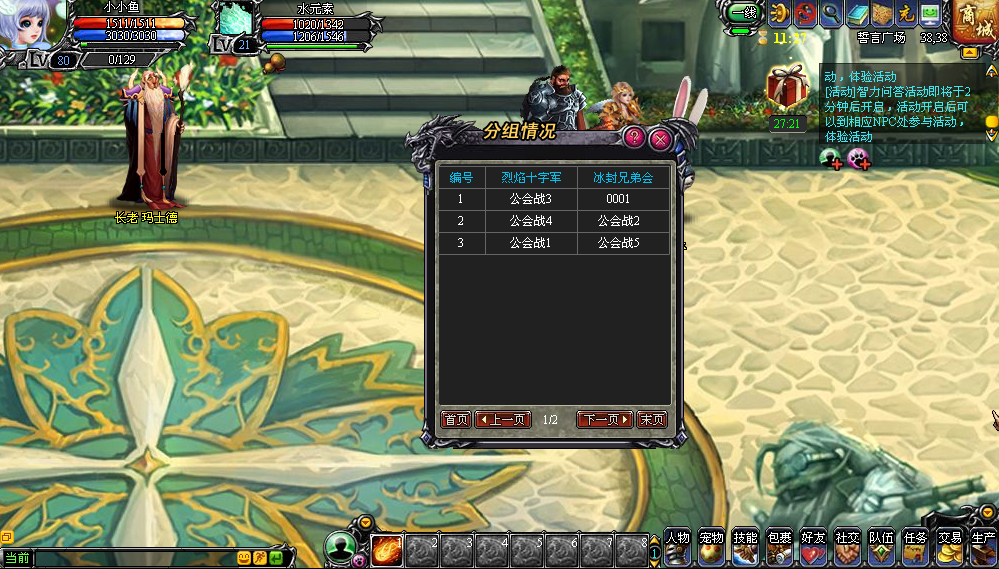Viewport: 999px width, 569px height.
Task: Open the 宠物 pet panel
Action: [x=712, y=546]
